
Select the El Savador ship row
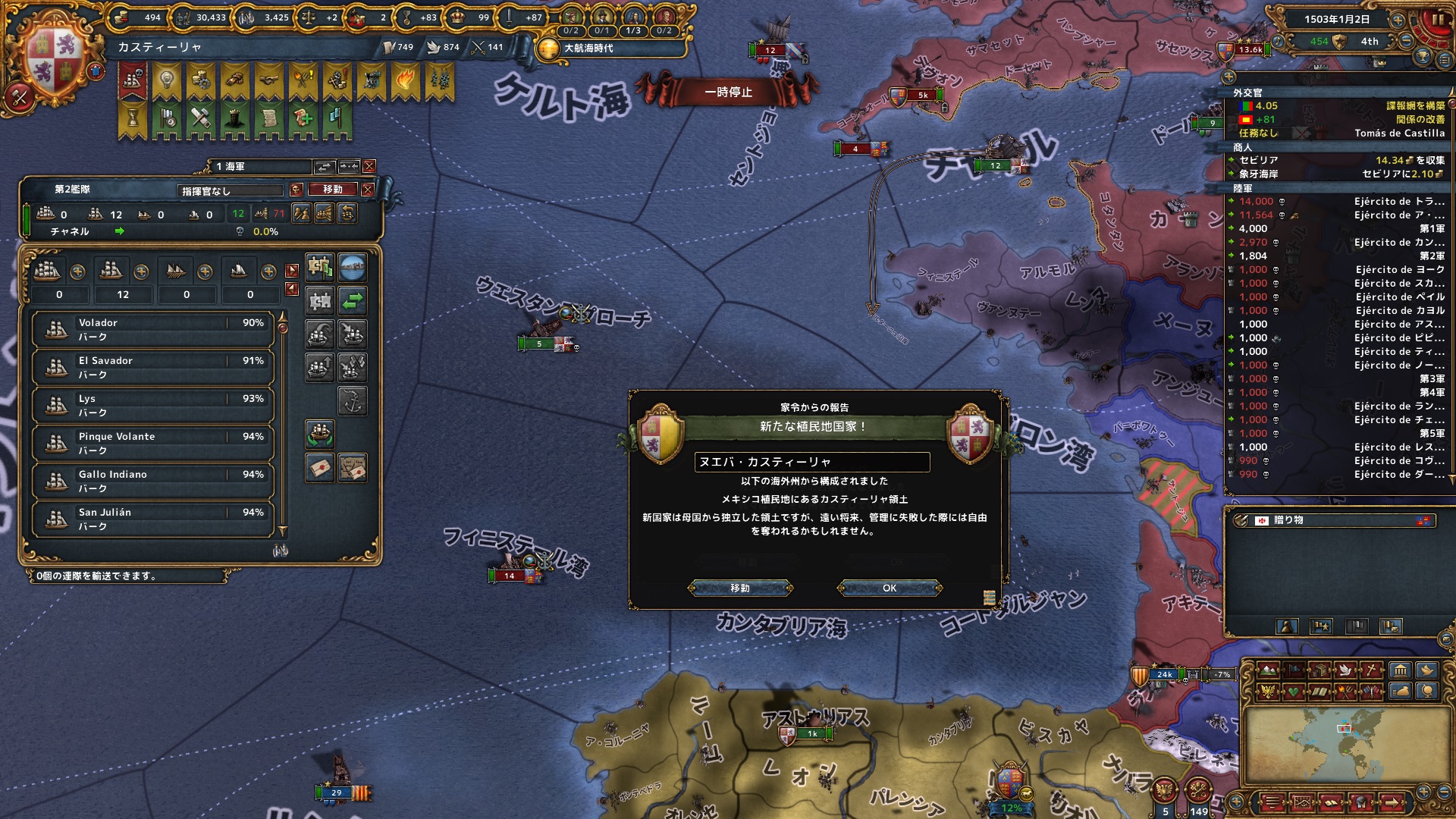152,367
